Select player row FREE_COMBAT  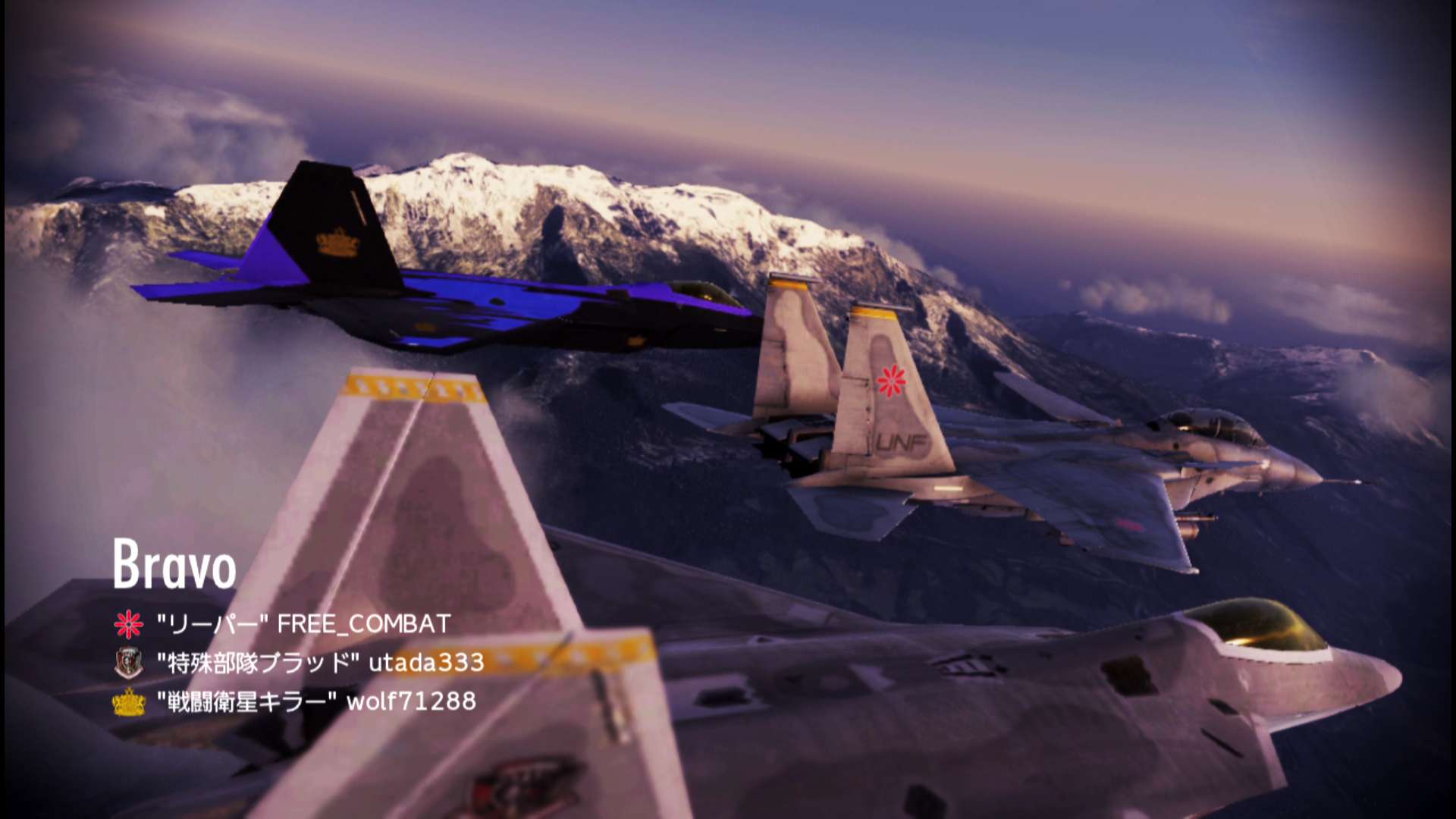pos(303,624)
